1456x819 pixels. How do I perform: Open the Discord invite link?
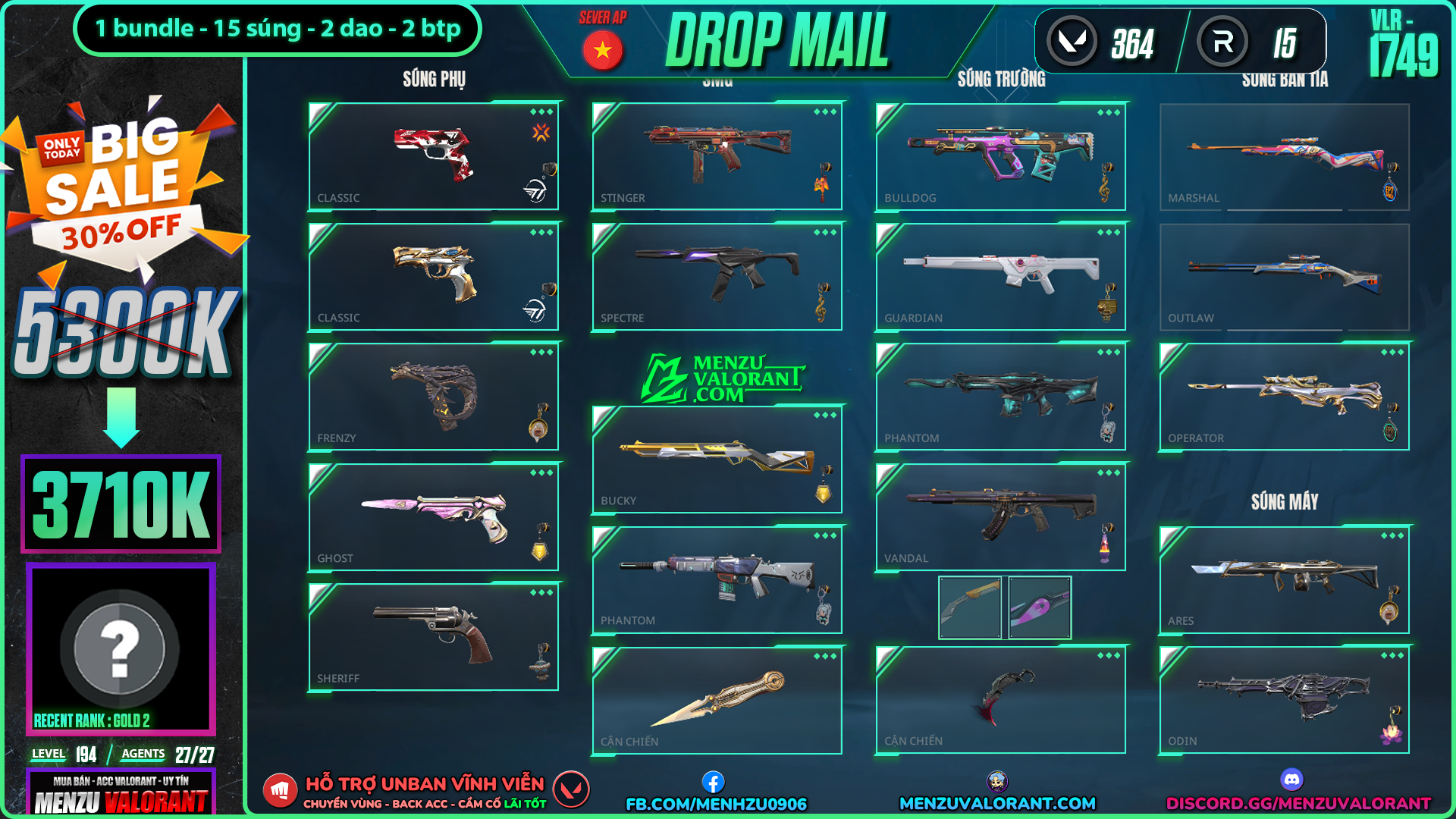pos(1298,802)
